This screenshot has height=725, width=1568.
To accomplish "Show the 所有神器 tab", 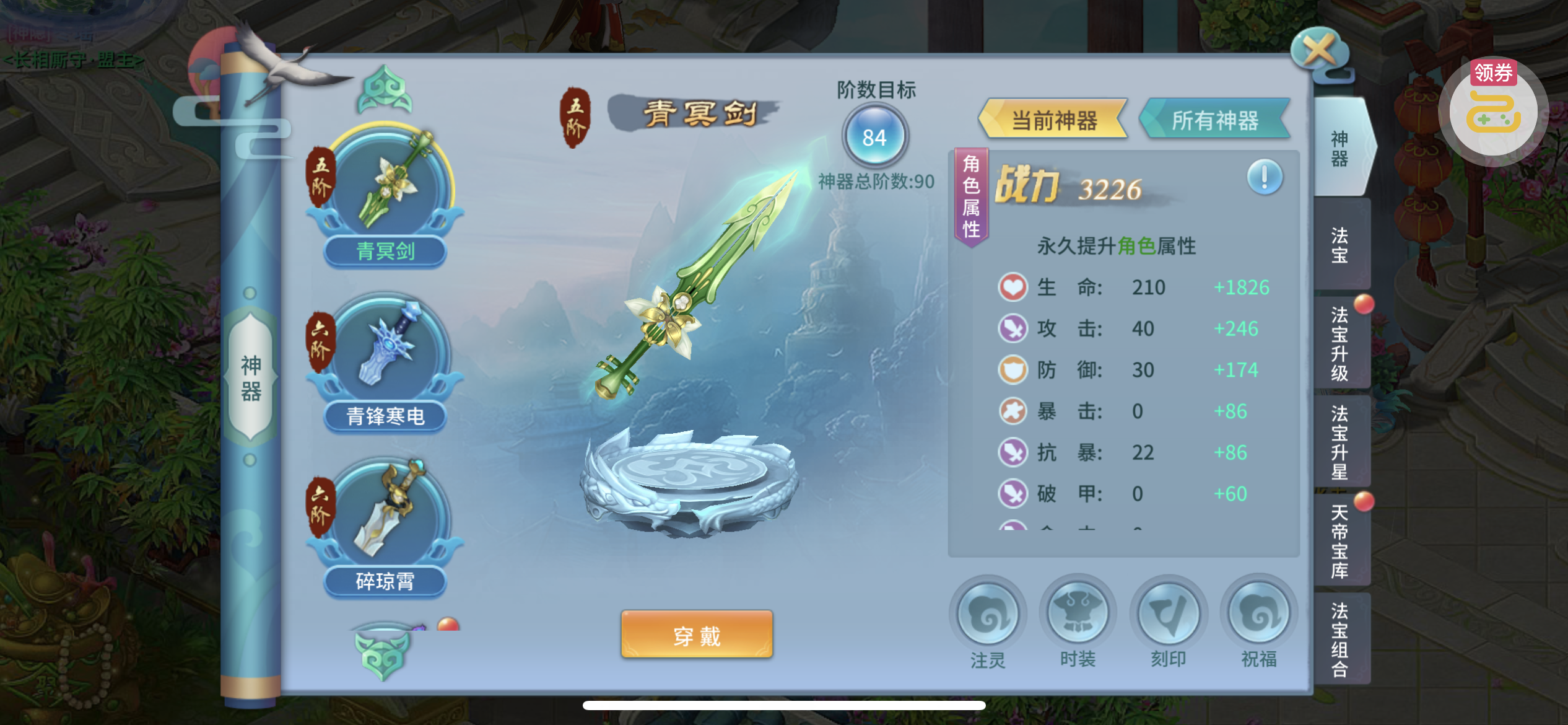I will tap(1214, 120).
